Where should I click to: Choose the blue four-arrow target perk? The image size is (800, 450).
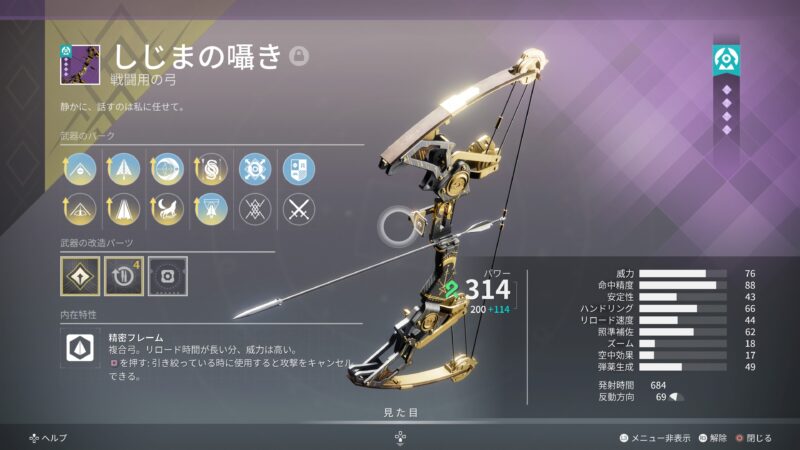254,168
